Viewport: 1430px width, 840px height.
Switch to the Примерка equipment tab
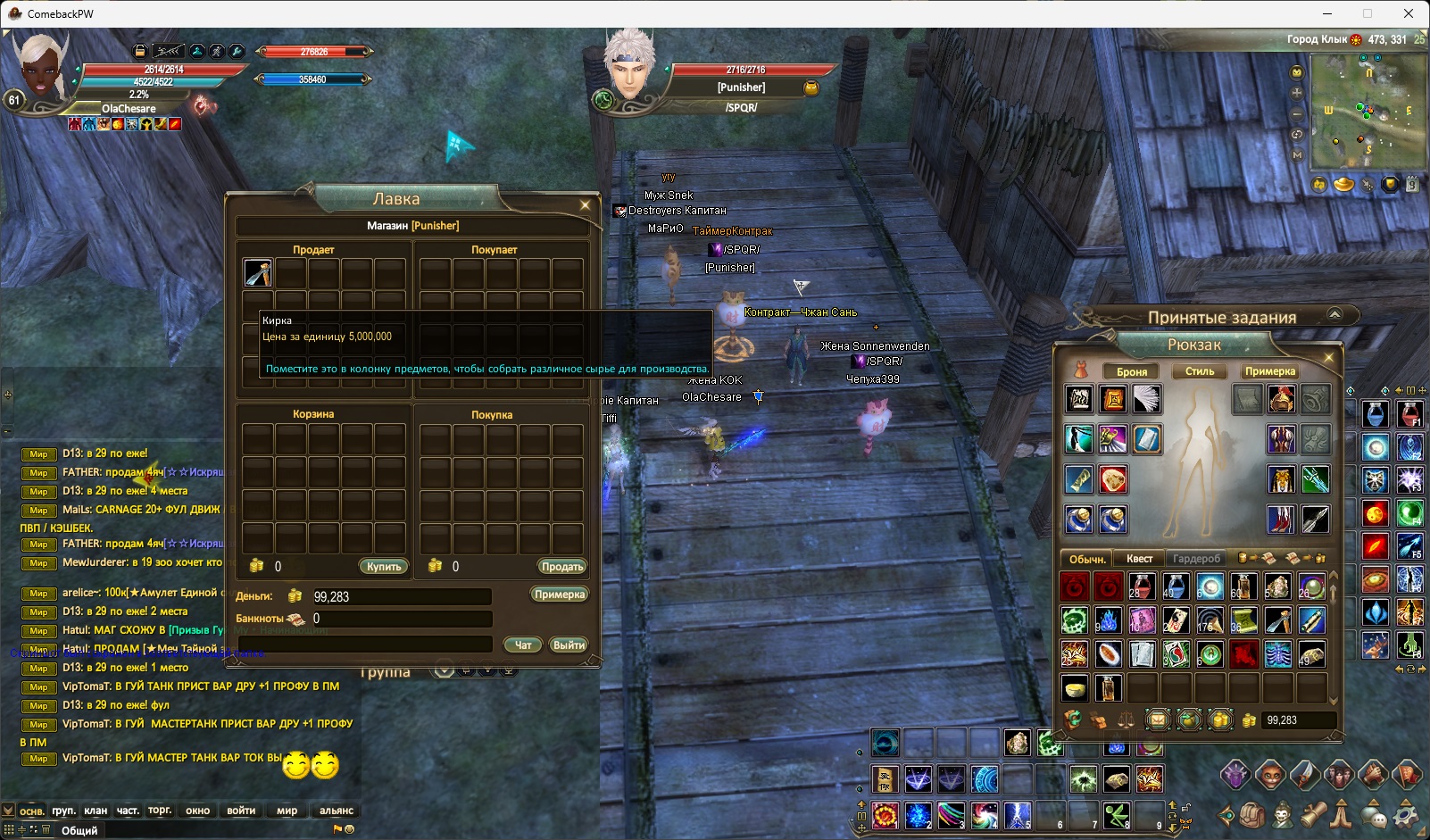[1269, 371]
